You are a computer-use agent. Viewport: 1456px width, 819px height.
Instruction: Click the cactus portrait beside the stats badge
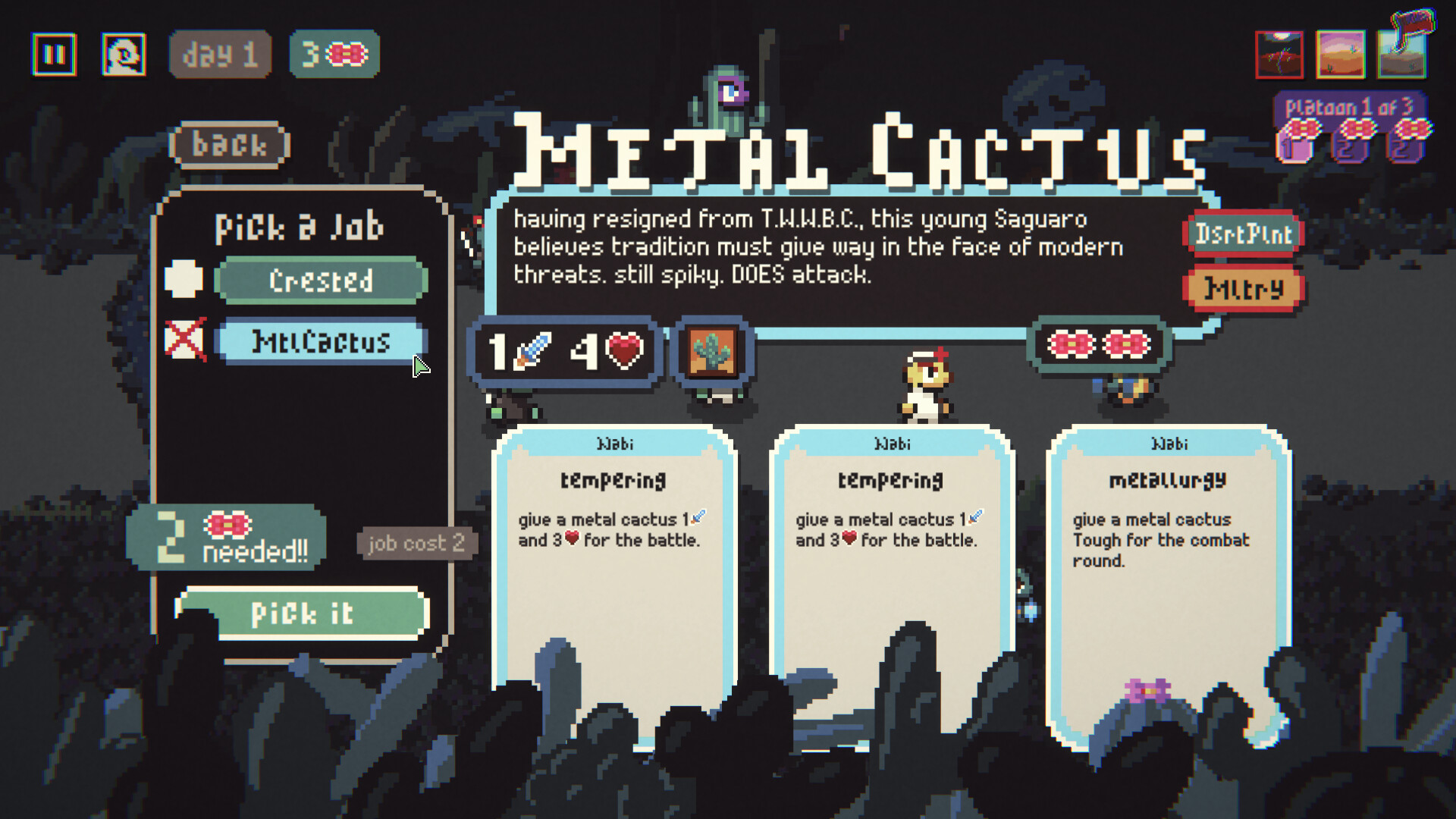713,353
